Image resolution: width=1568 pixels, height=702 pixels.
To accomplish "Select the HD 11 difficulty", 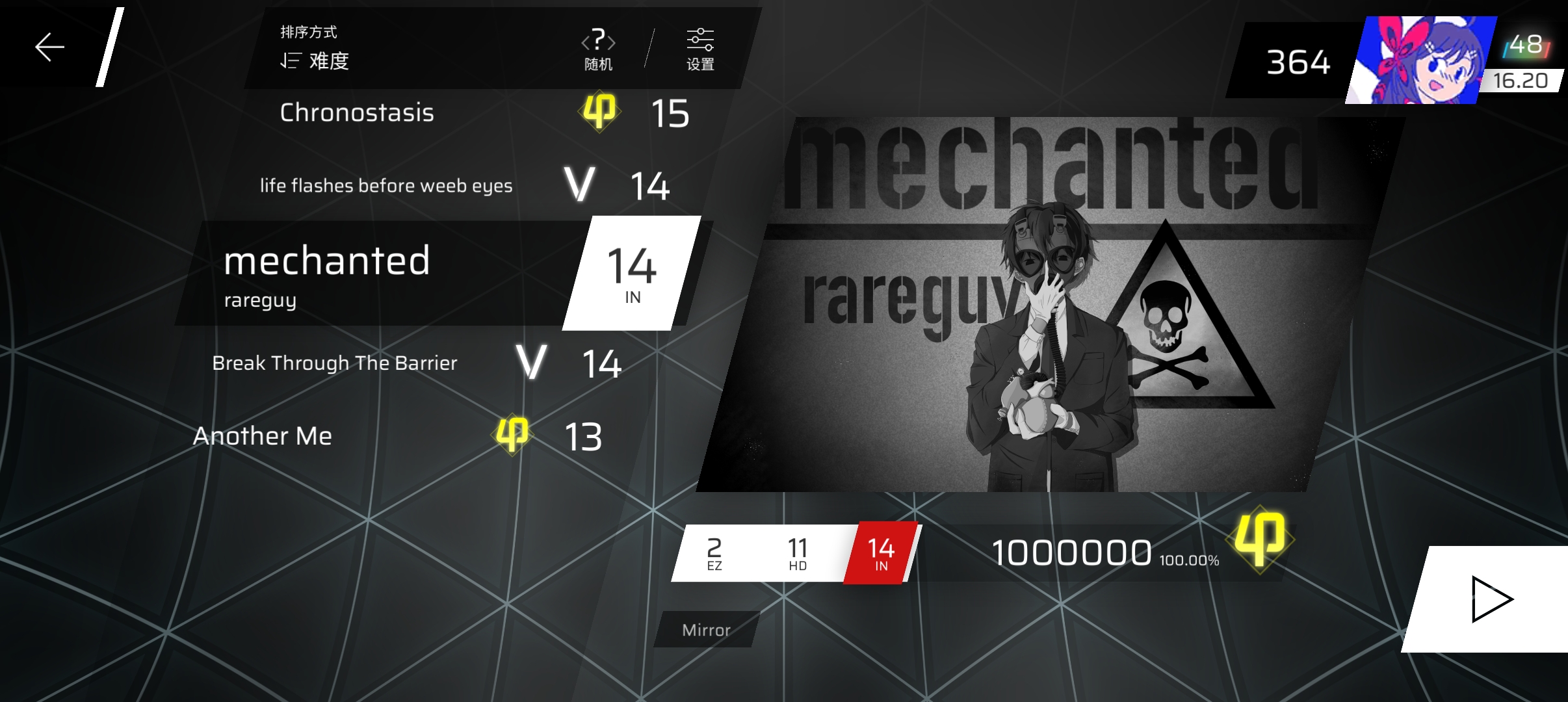I will pyautogui.click(x=798, y=552).
